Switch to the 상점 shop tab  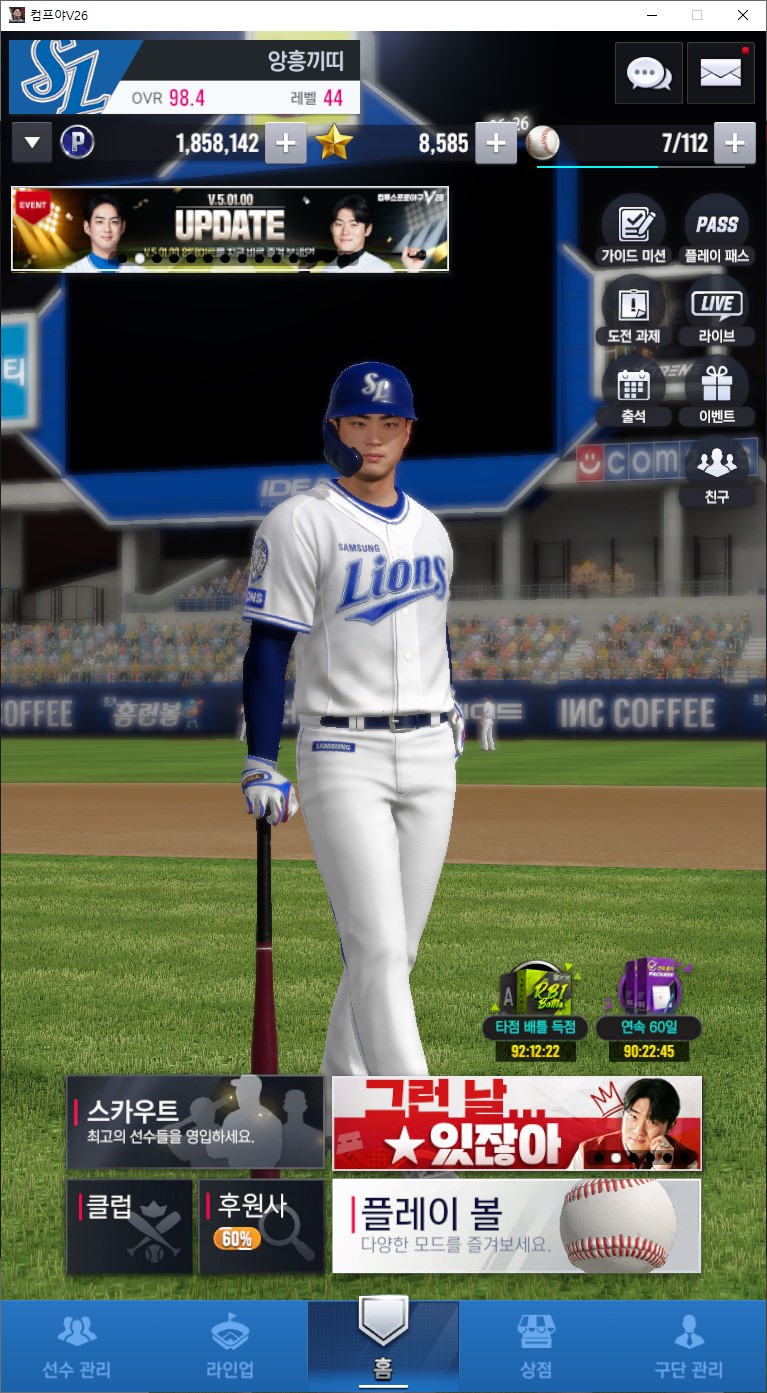coord(536,1345)
